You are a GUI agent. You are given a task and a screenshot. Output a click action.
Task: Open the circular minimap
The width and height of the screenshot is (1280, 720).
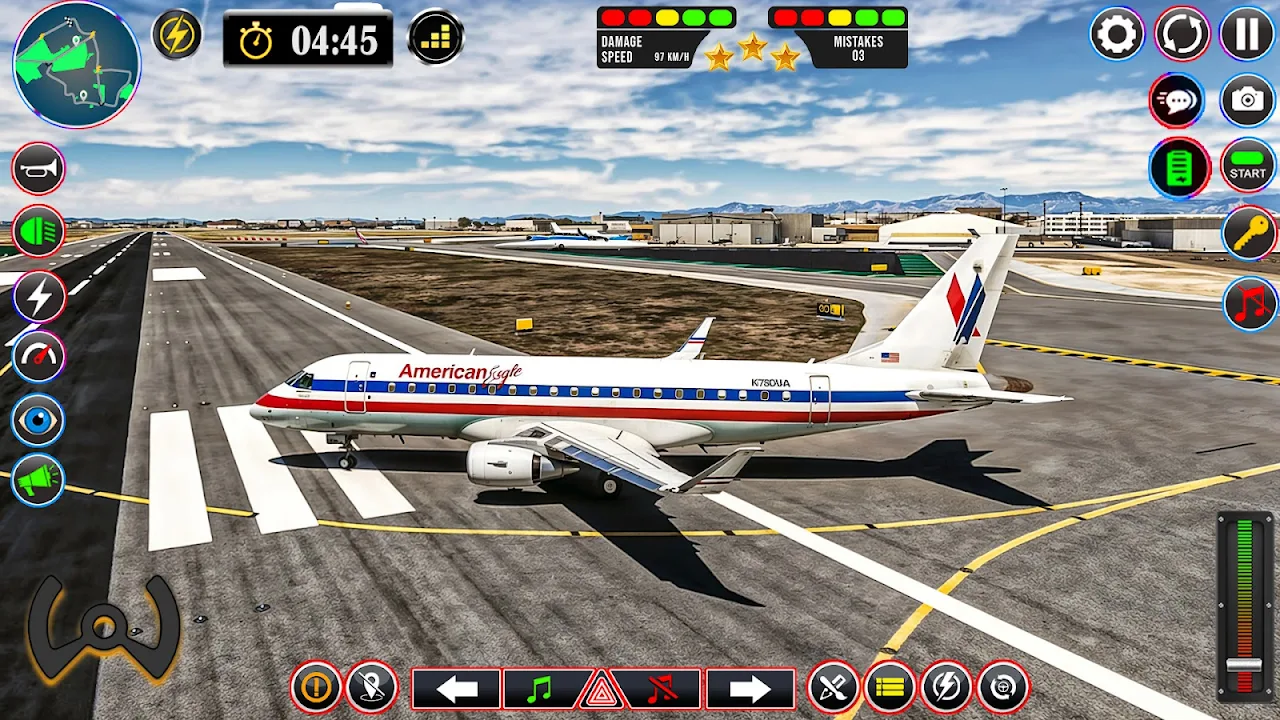click(x=76, y=64)
